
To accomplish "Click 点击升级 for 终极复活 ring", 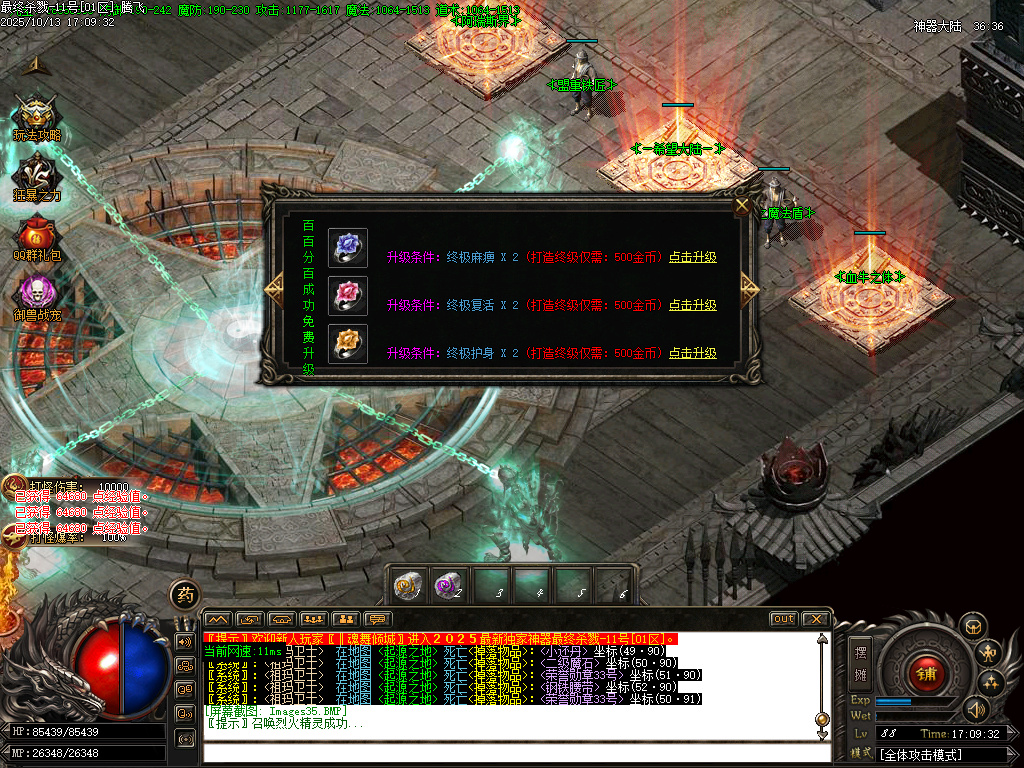I will pos(692,305).
